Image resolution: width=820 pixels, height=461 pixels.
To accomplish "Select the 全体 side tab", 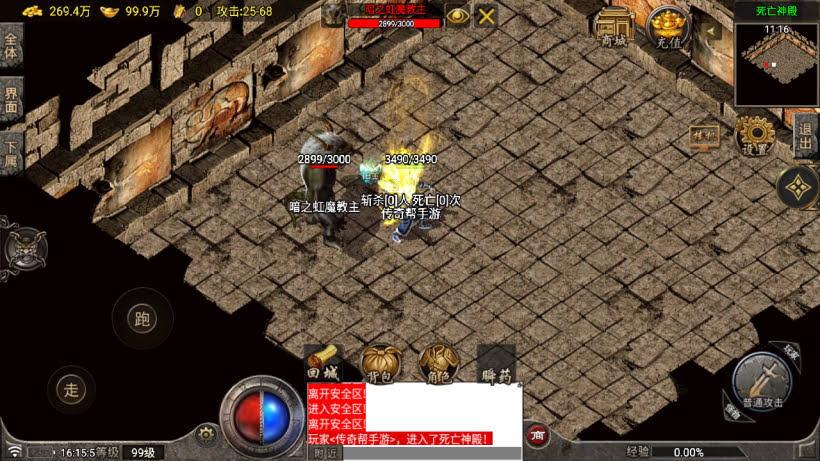I will (11, 46).
